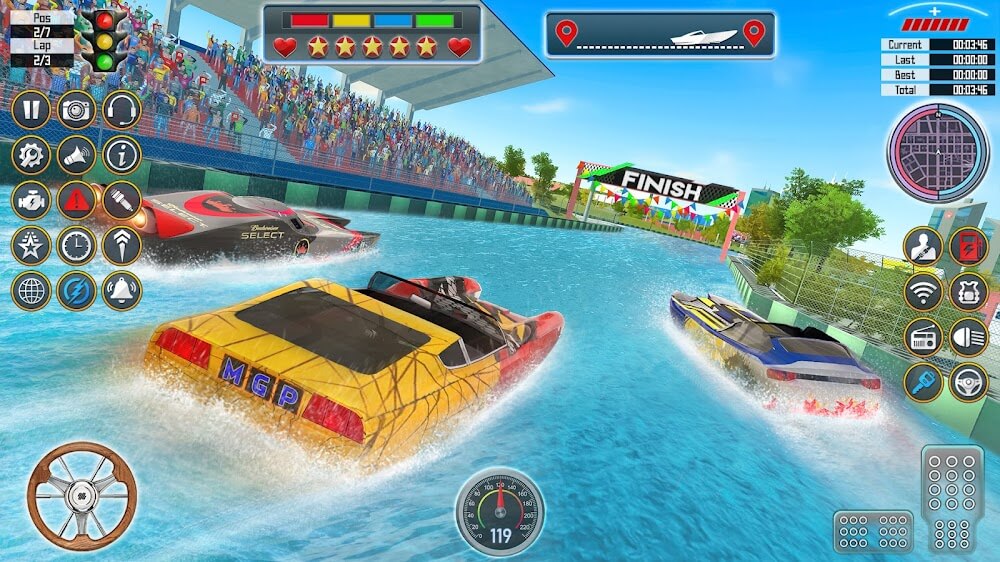Tap the bell notification icon
The image size is (1000, 562).
(x=121, y=290)
